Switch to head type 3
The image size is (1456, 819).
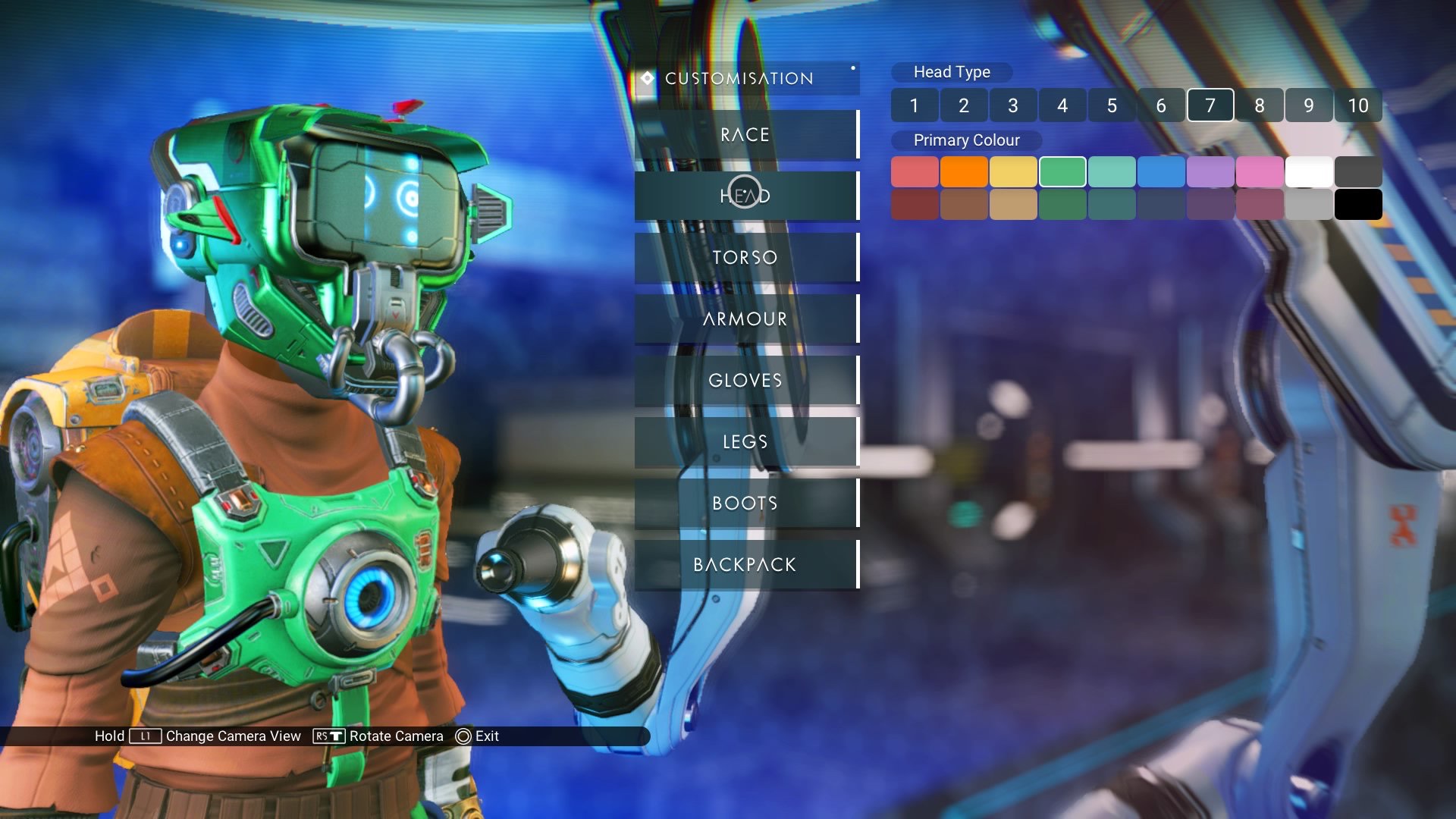1013,105
